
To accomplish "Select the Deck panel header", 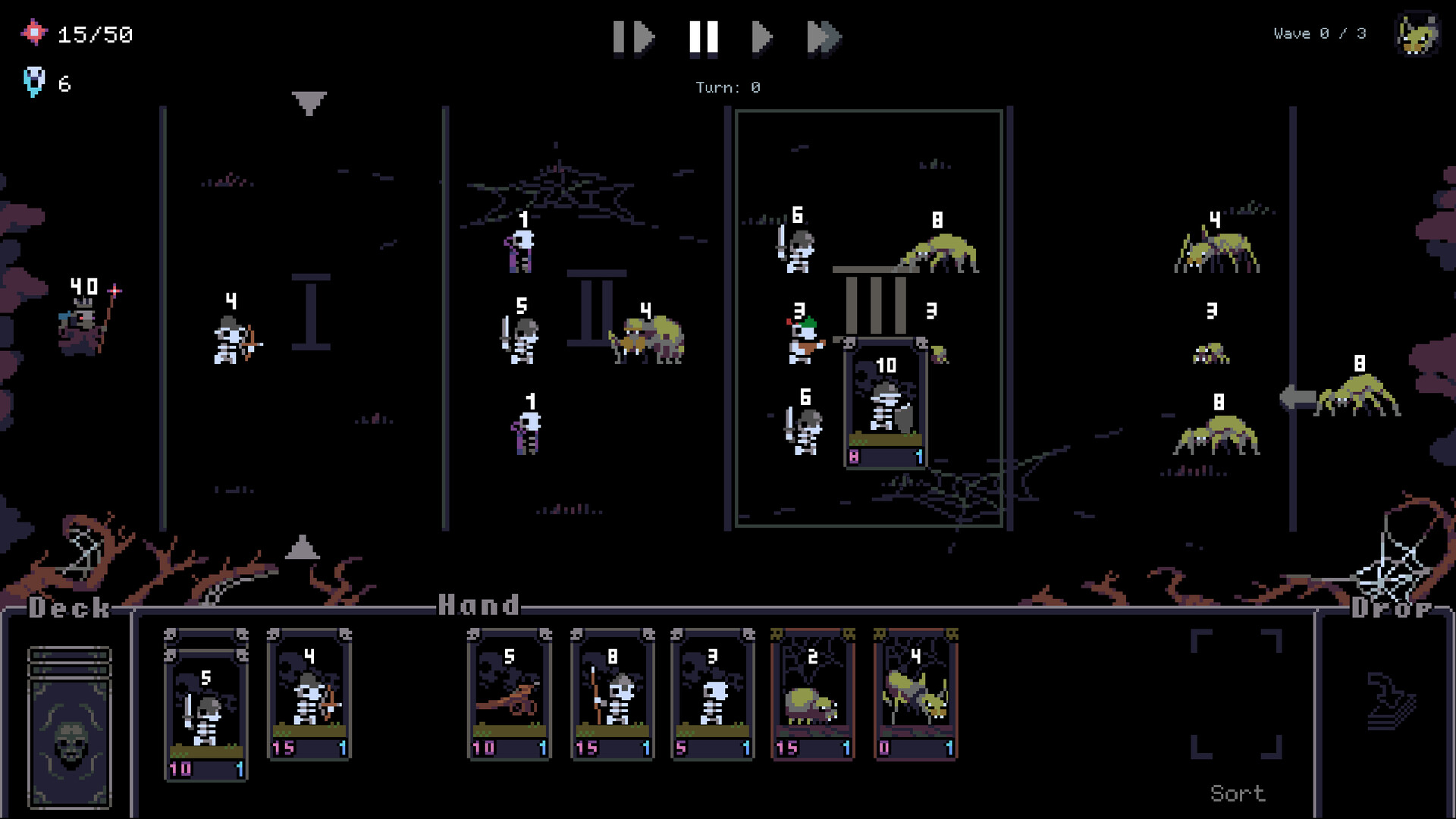I will click(x=67, y=607).
